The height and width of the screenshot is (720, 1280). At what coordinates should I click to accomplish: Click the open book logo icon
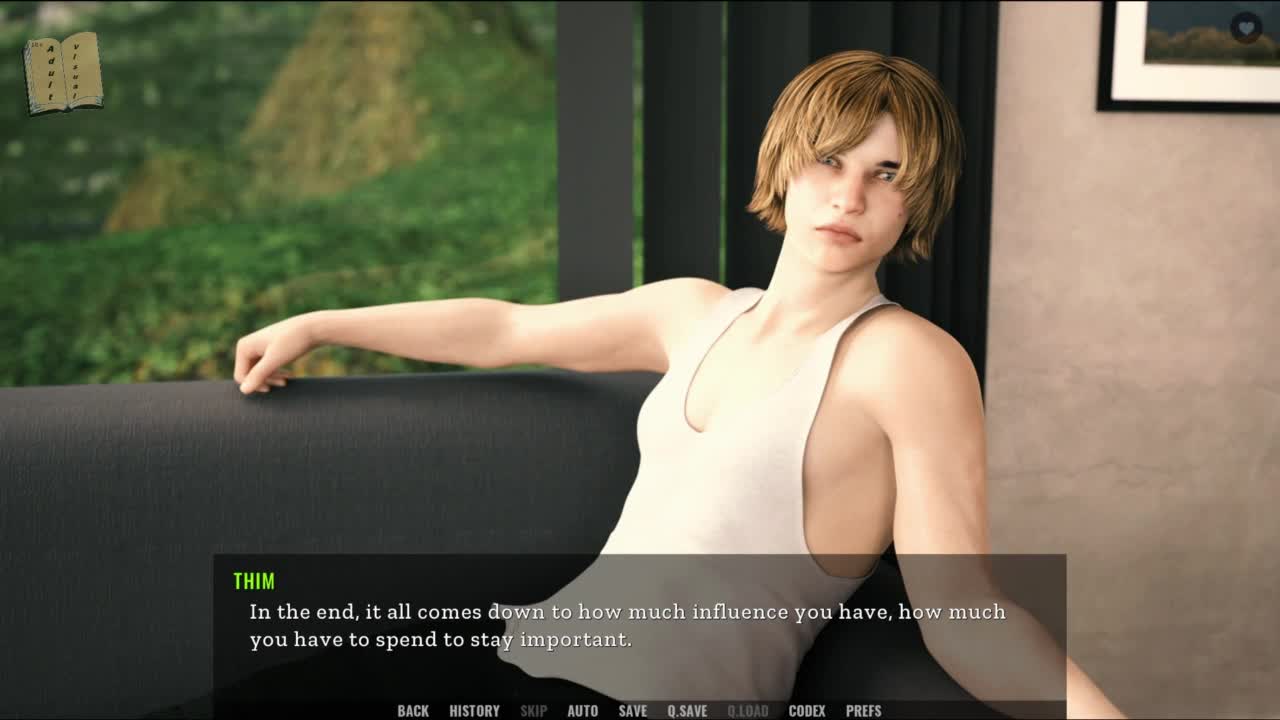tap(63, 72)
